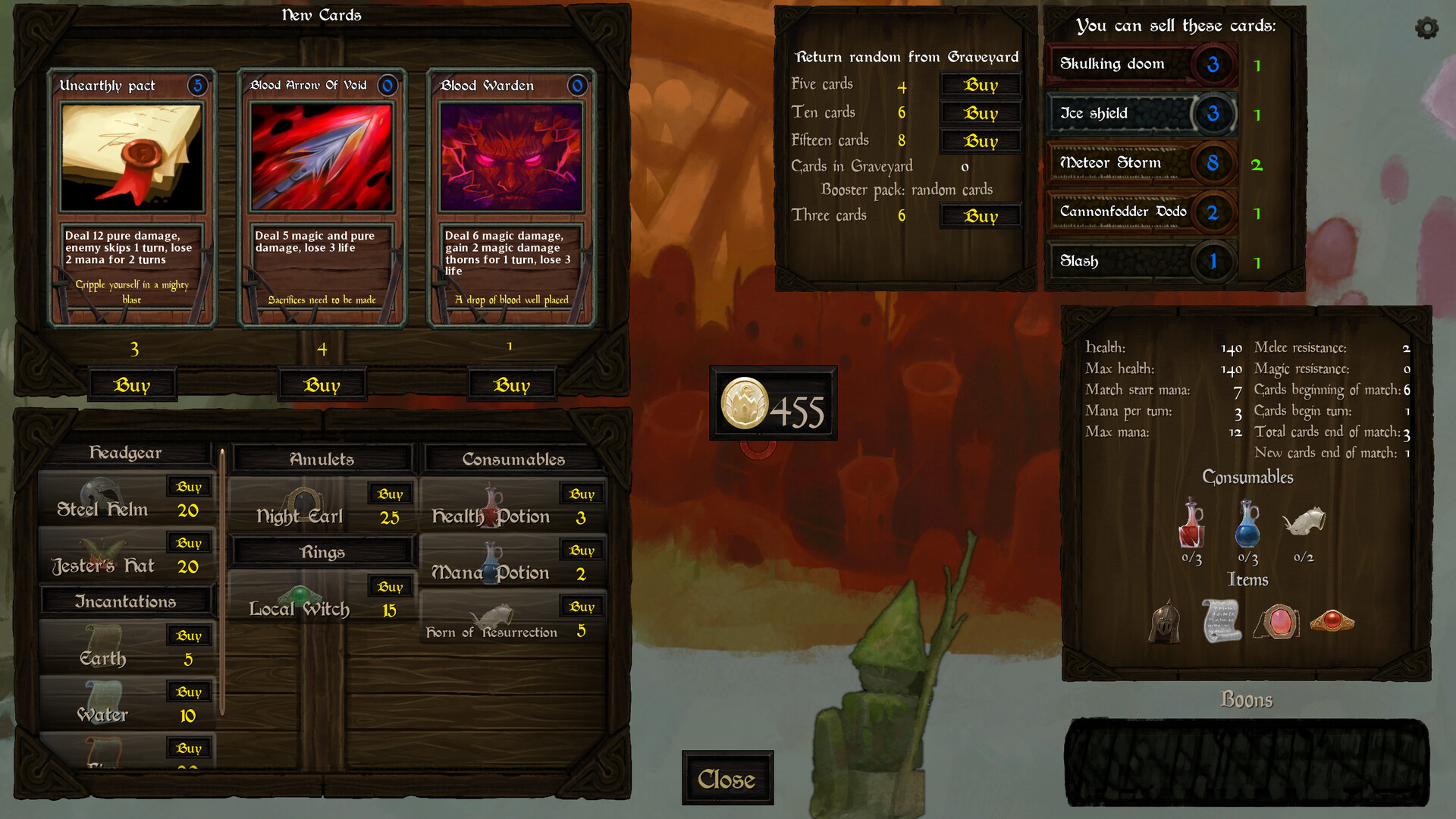Image resolution: width=1456 pixels, height=819 pixels.
Task: Click the red gem ring icon under Items
Action: point(1335,622)
